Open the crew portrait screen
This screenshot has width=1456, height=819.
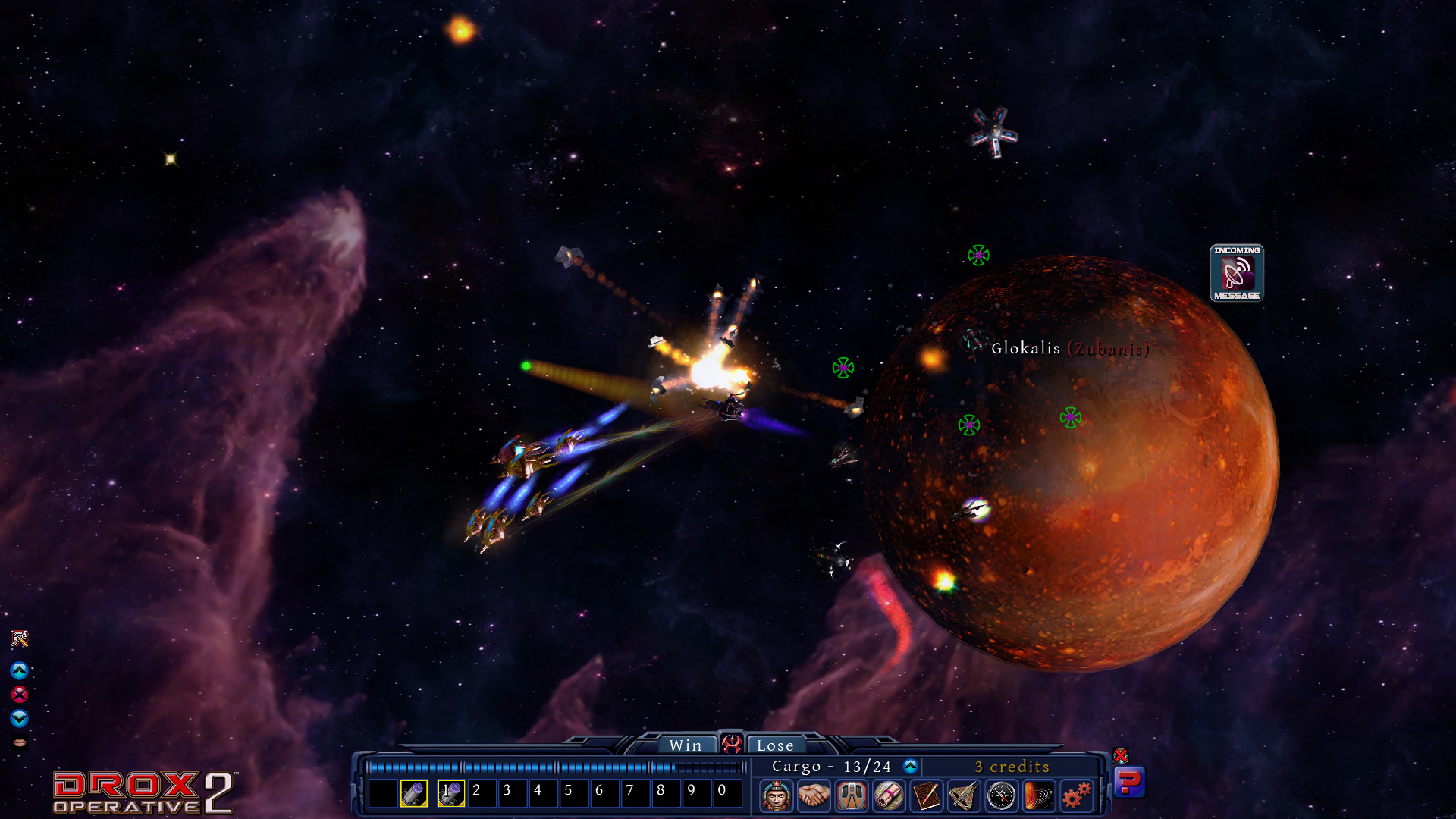tap(776, 795)
